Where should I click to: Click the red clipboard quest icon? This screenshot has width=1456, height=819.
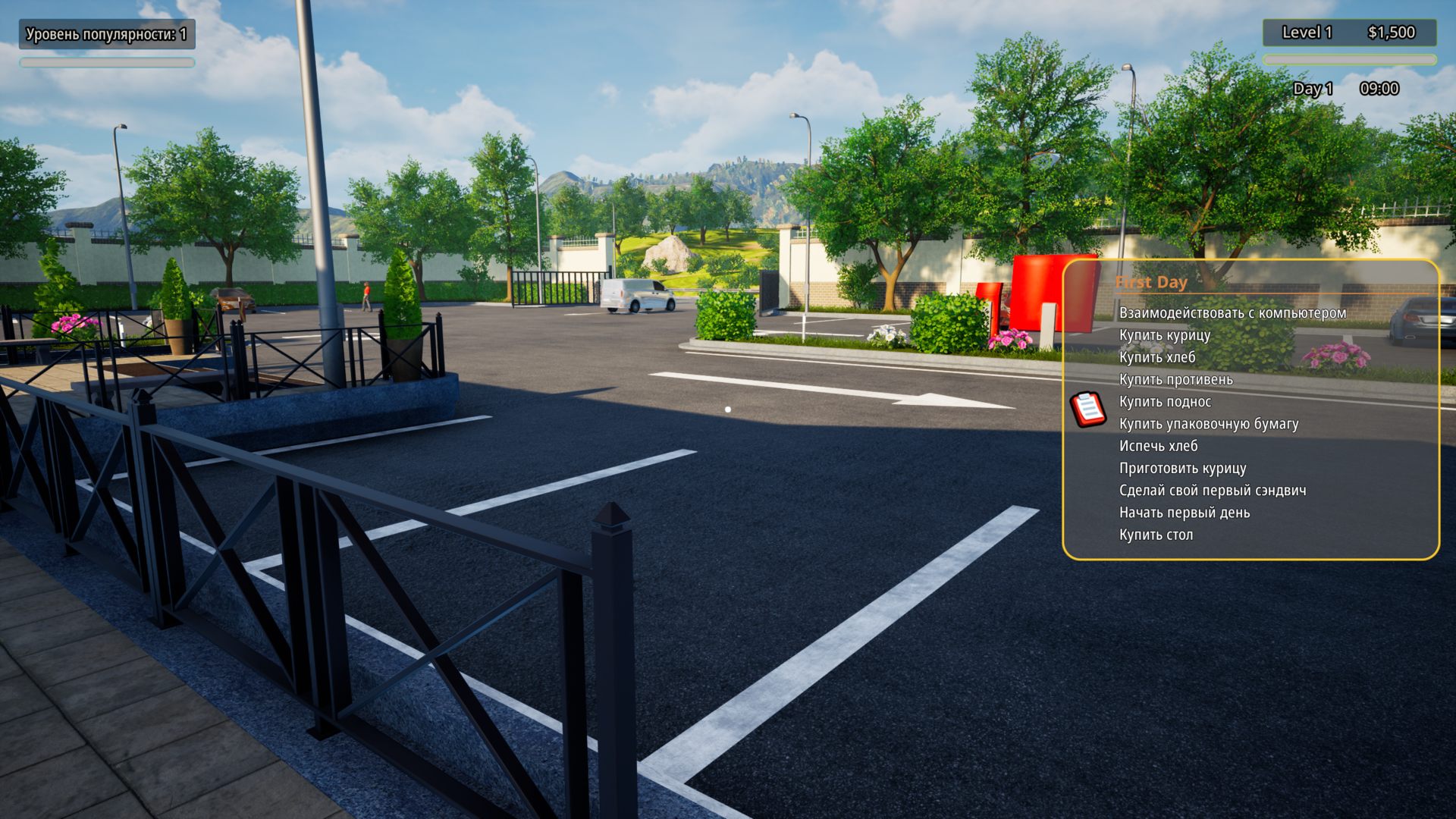point(1088,409)
